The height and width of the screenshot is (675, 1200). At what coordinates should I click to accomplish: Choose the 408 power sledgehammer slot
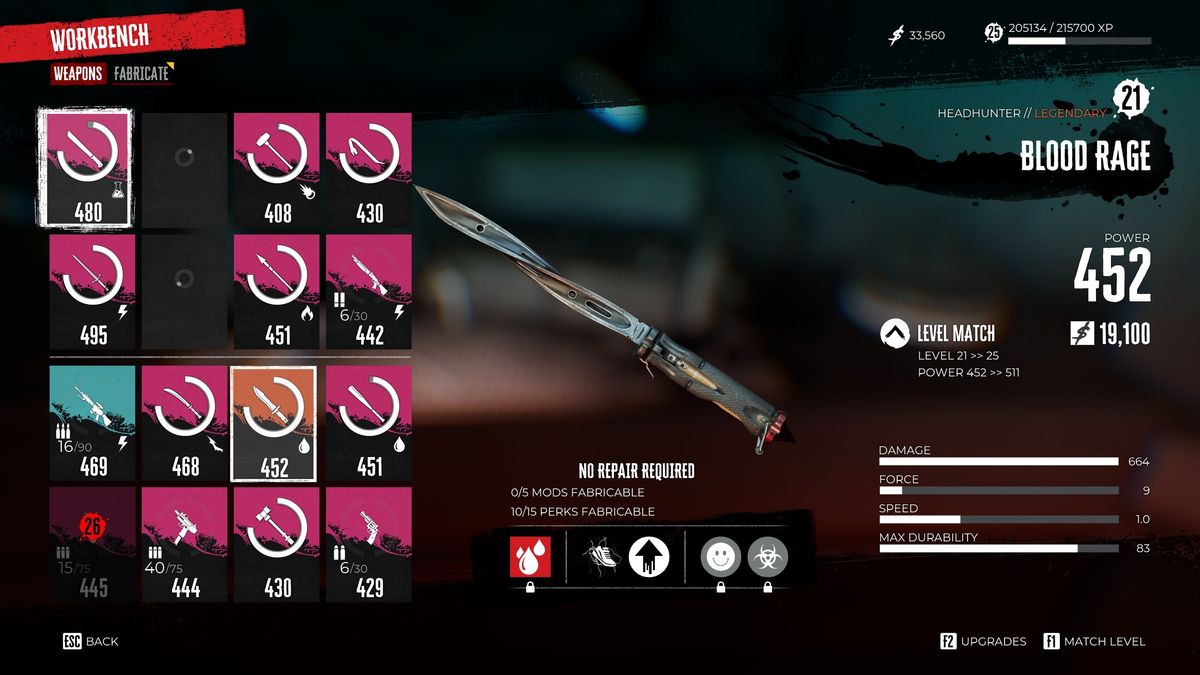click(277, 168)
